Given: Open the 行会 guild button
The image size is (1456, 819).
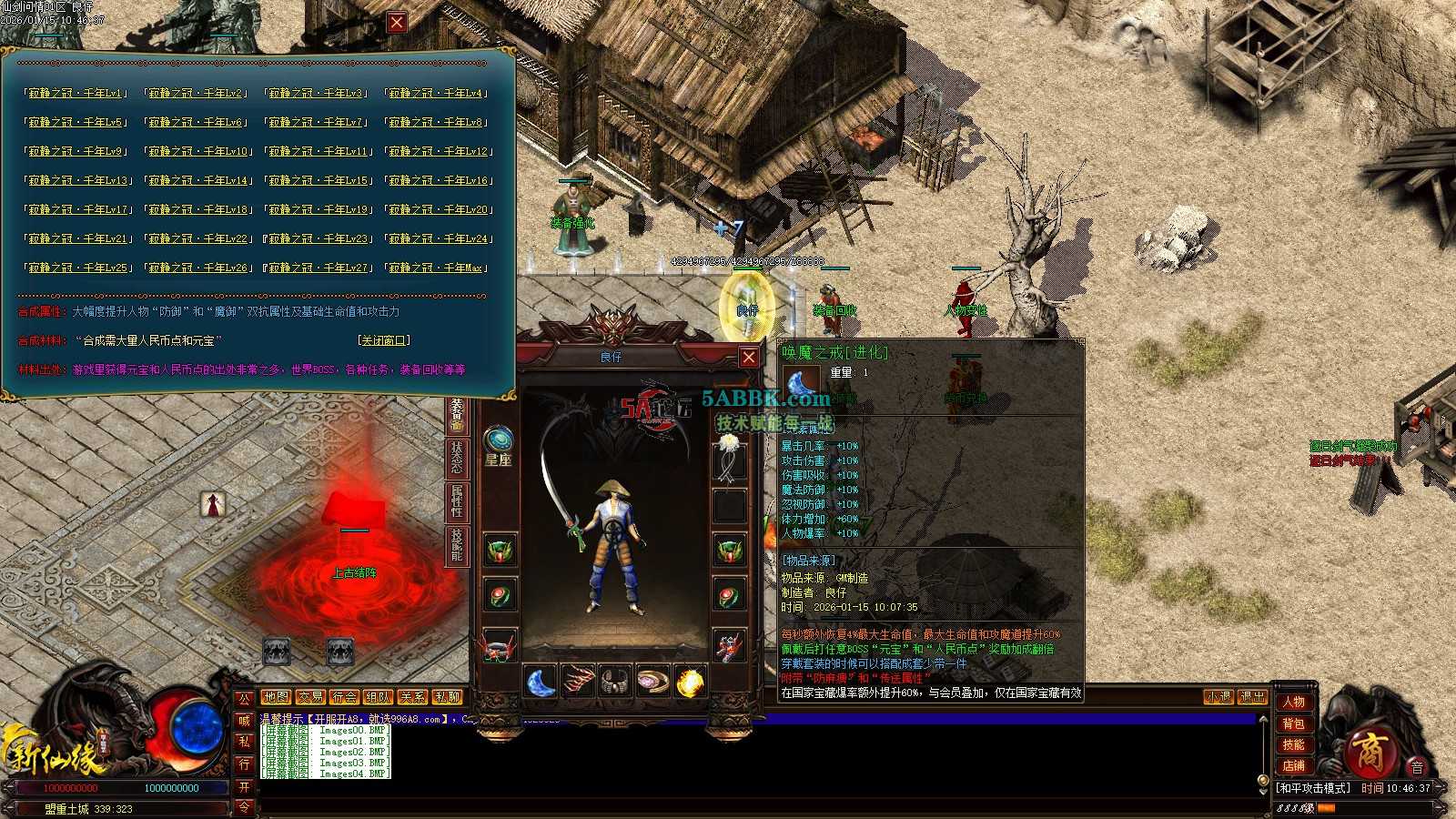Looking at the screenshot, I should [344, 697].
